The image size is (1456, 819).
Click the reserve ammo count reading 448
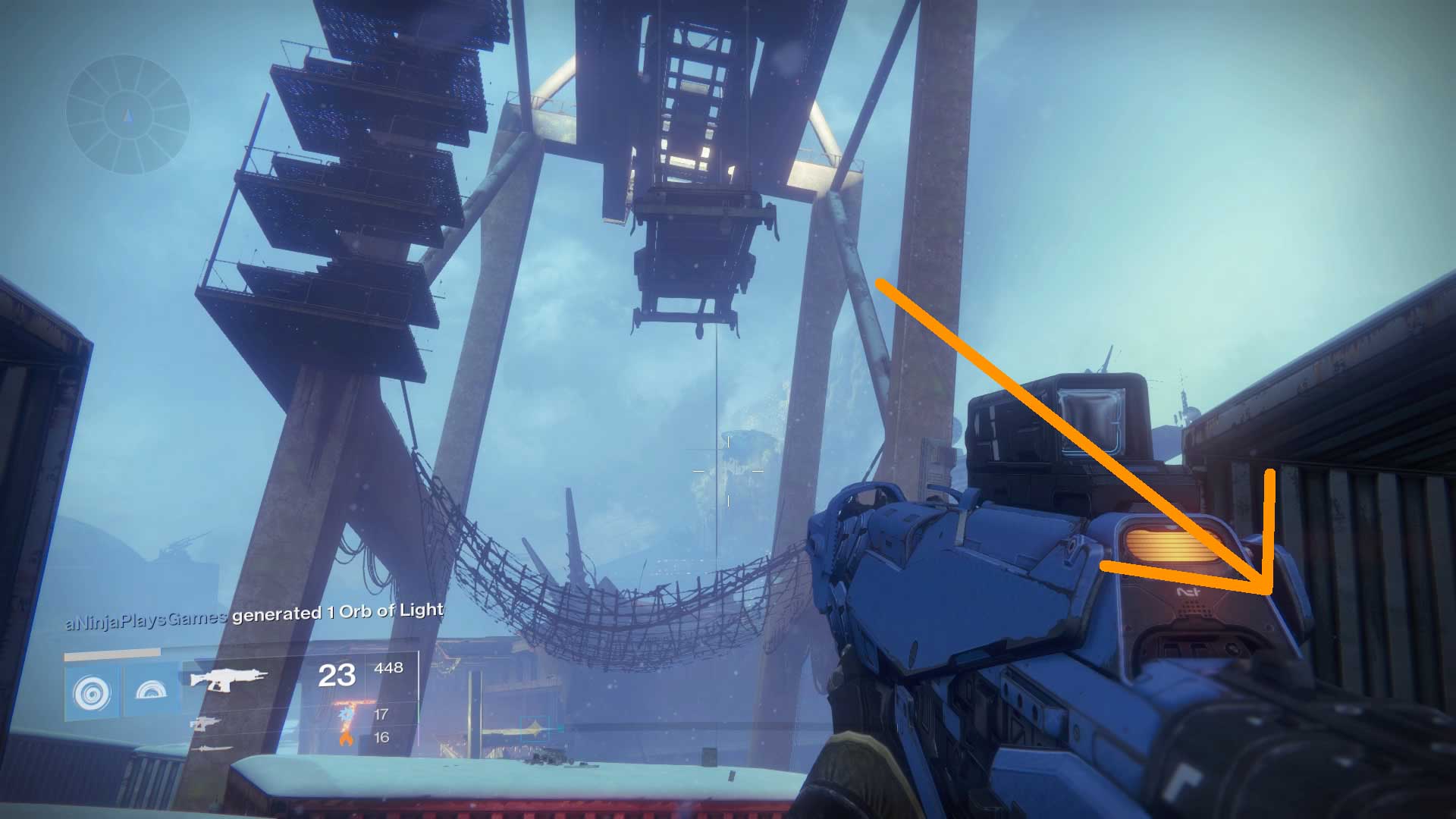(388, 668)
